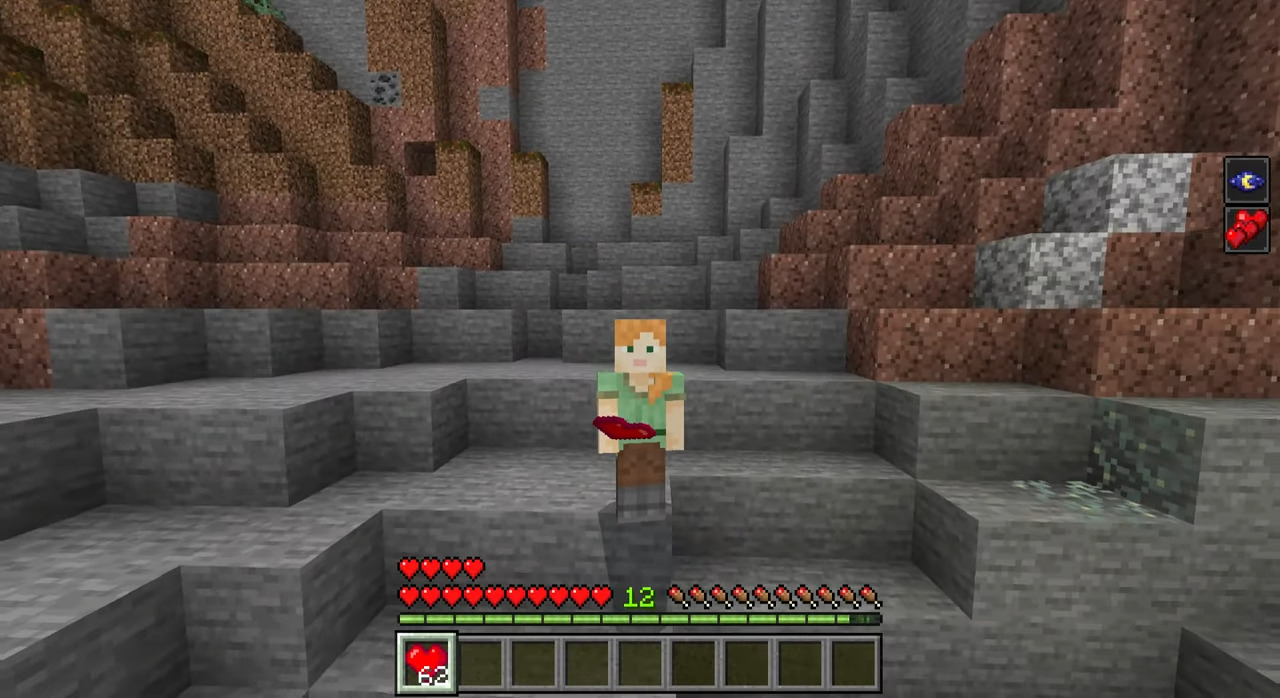Click the blue eye status effect icon
Screen dimensions: 1280x698
tap(1246, 181)
